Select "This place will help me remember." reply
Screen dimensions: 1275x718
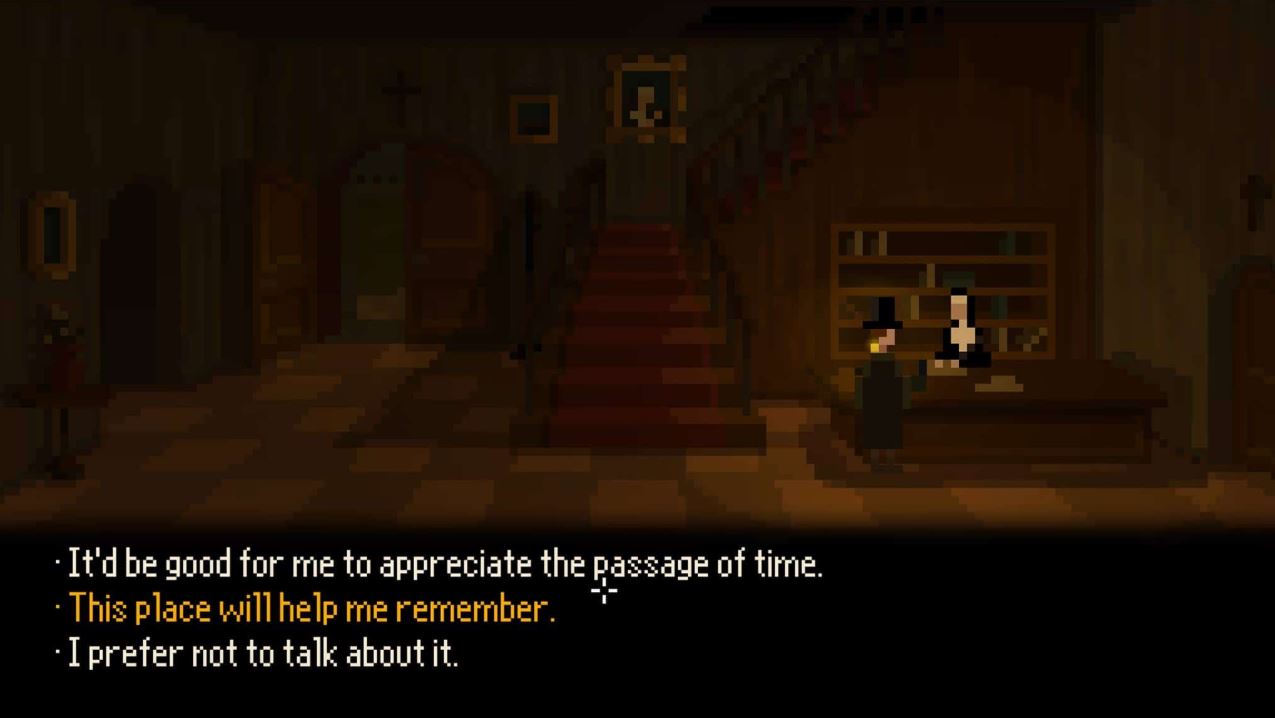click(310, 609)
